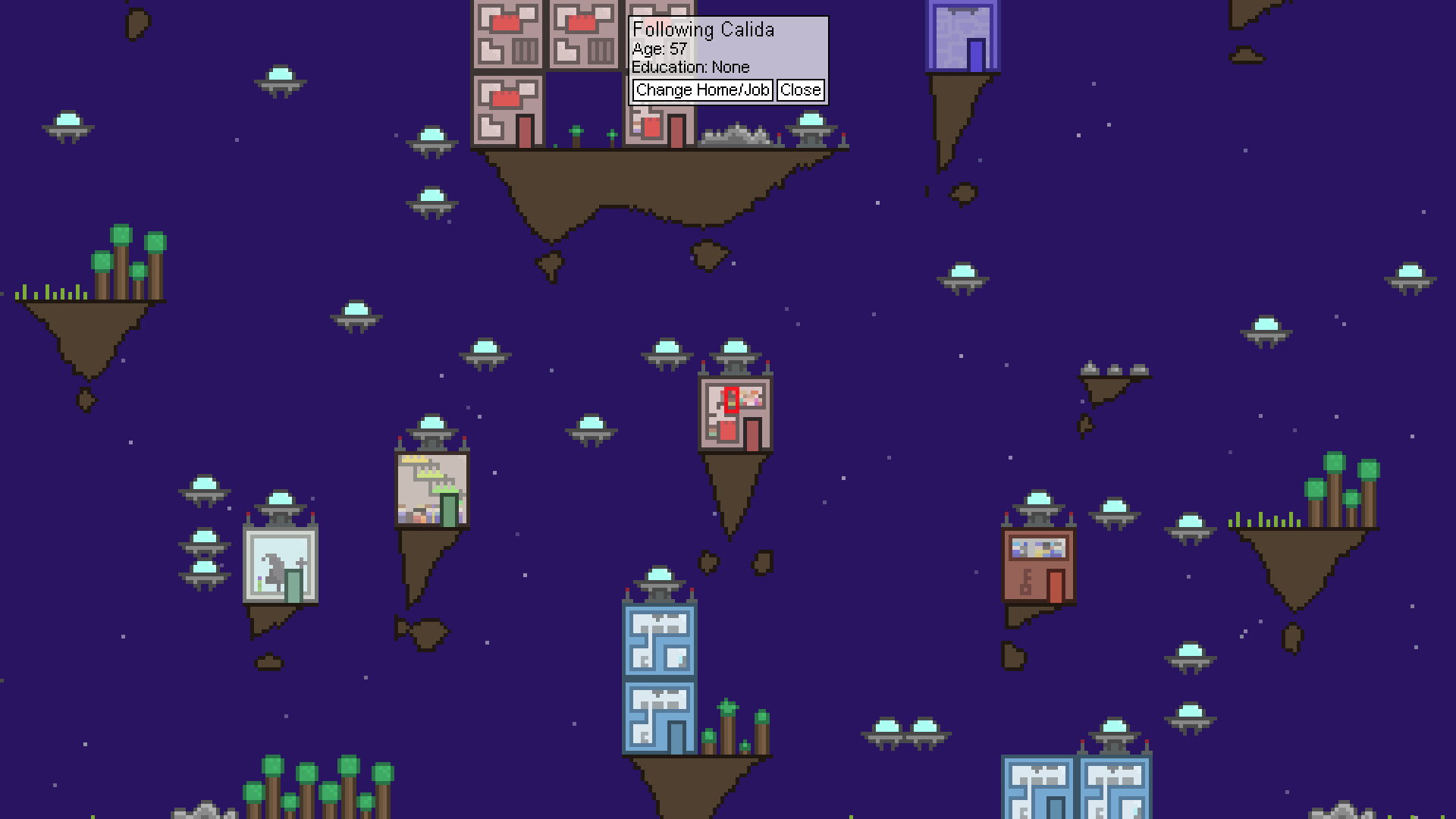
Task: Click the UFO hovering near the top left
Action: click(x=67, y=125)
